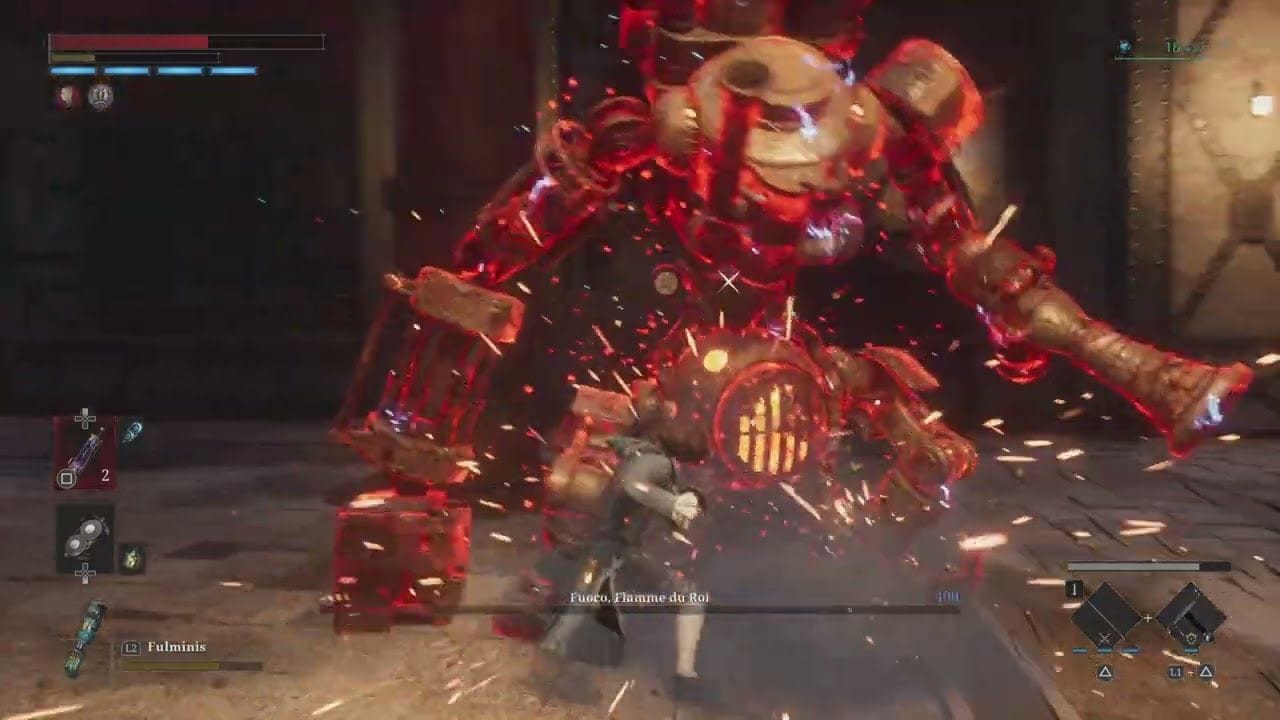Select the Pulse Cell slot with count 2

click(x=85, y=453)
